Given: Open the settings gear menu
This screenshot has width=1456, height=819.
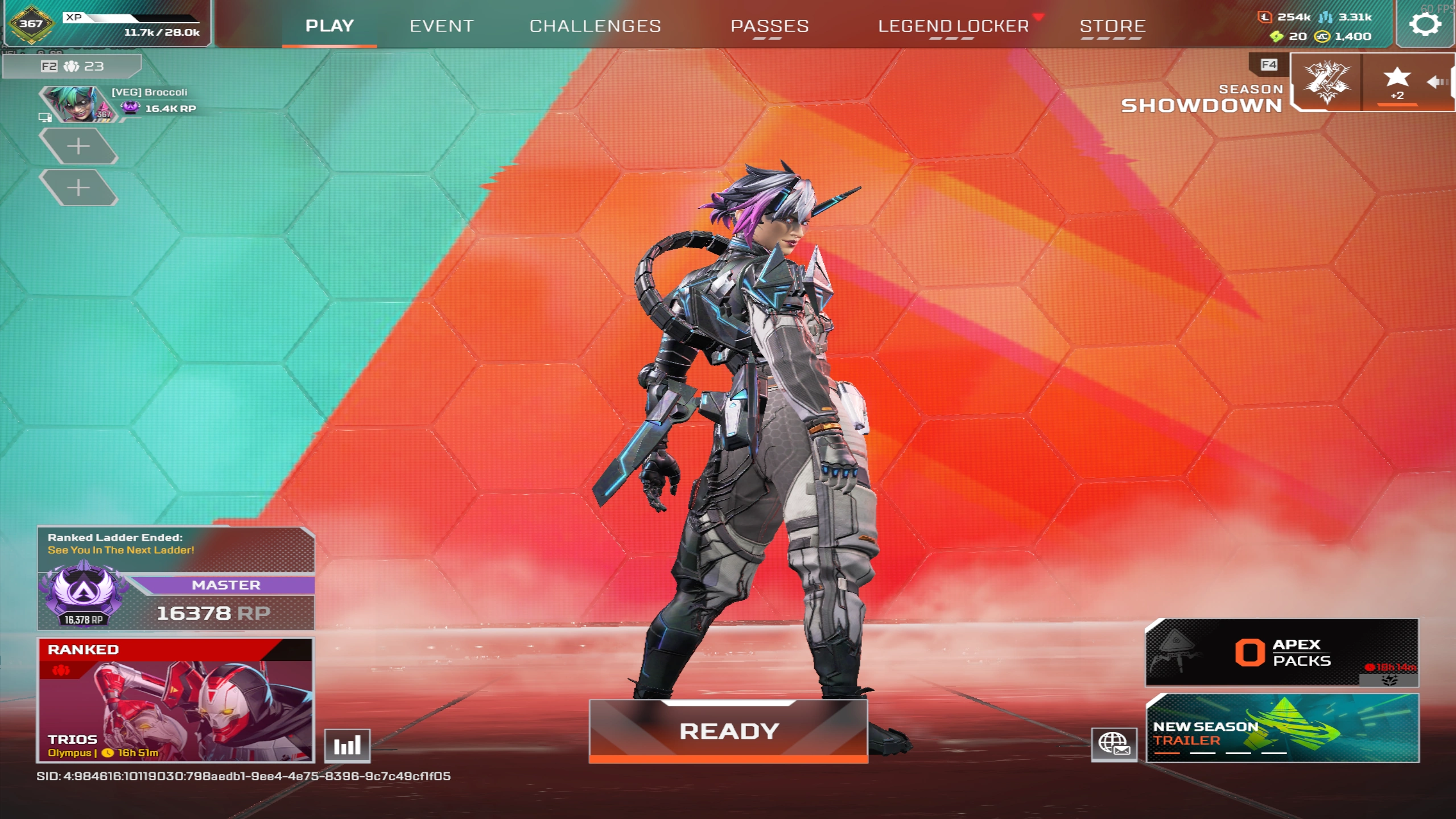Looking at the screenshot, I should (1425, 24).
